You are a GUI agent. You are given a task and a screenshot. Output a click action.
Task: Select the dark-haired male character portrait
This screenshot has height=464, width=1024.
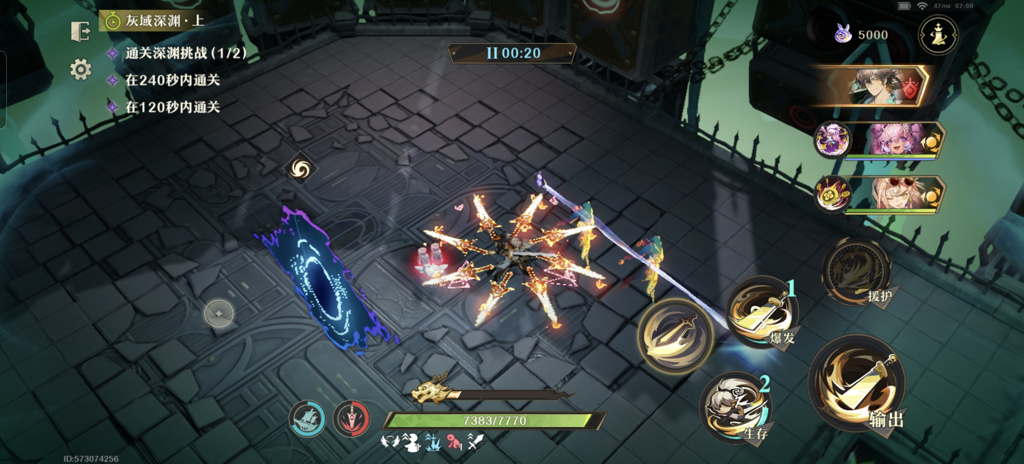coord(872,86)
